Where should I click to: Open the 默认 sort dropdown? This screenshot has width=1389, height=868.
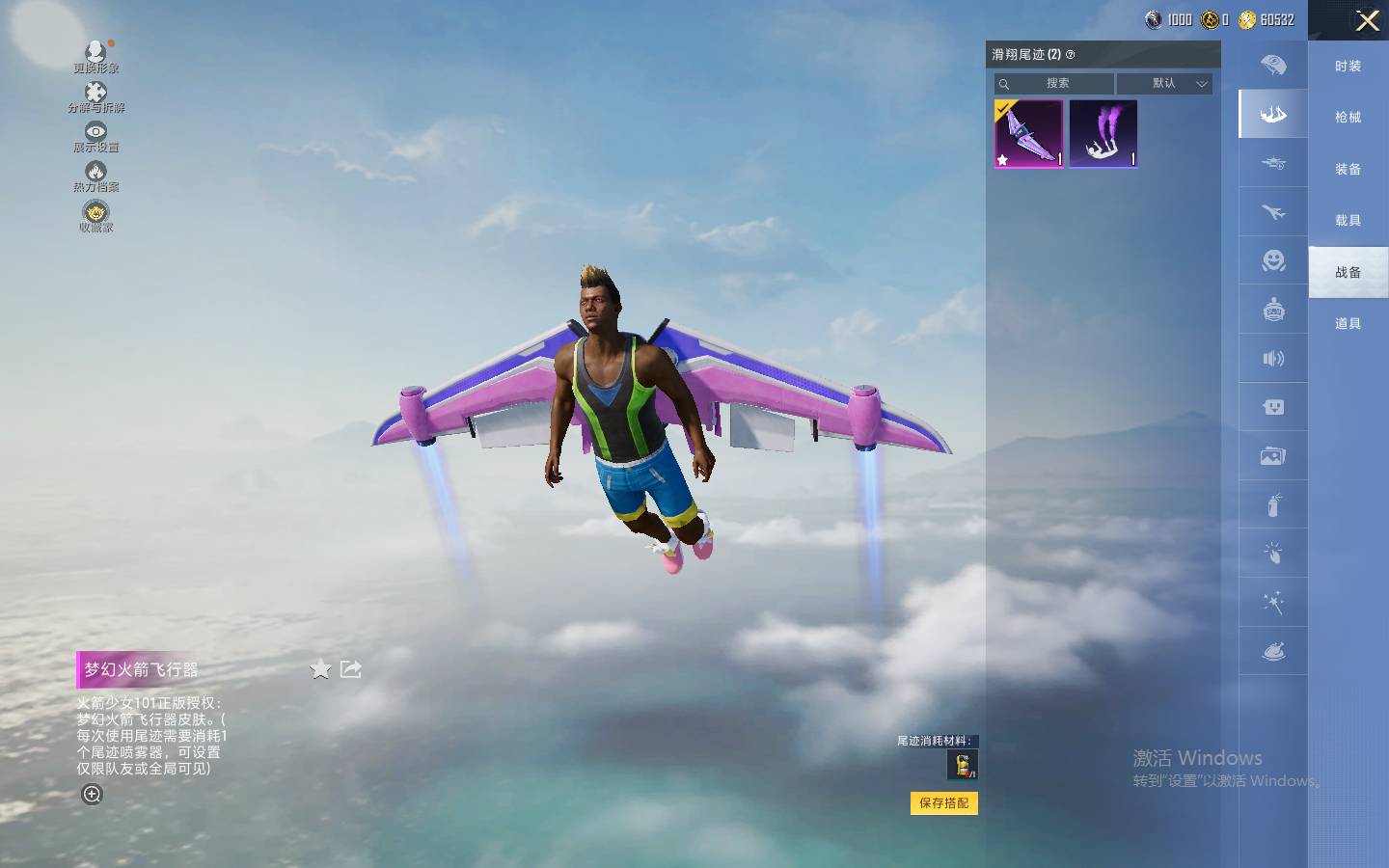point(1164,84)
